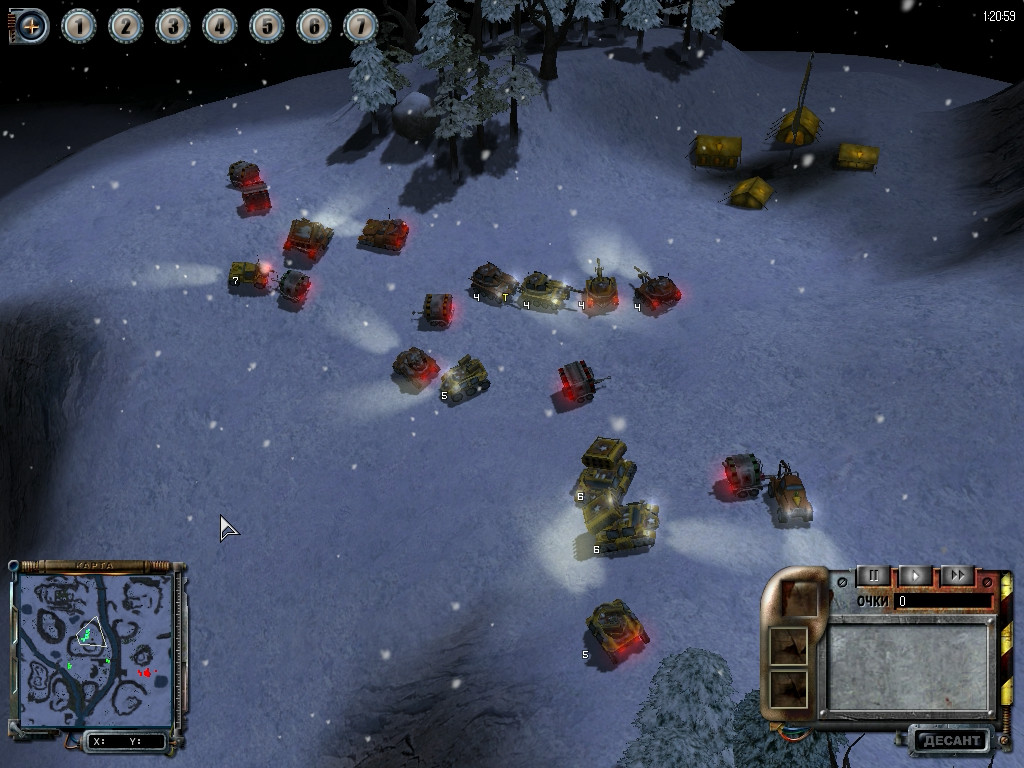Screen dimensions: 1024x768
Task: Select control group 7
Action: 361,26
